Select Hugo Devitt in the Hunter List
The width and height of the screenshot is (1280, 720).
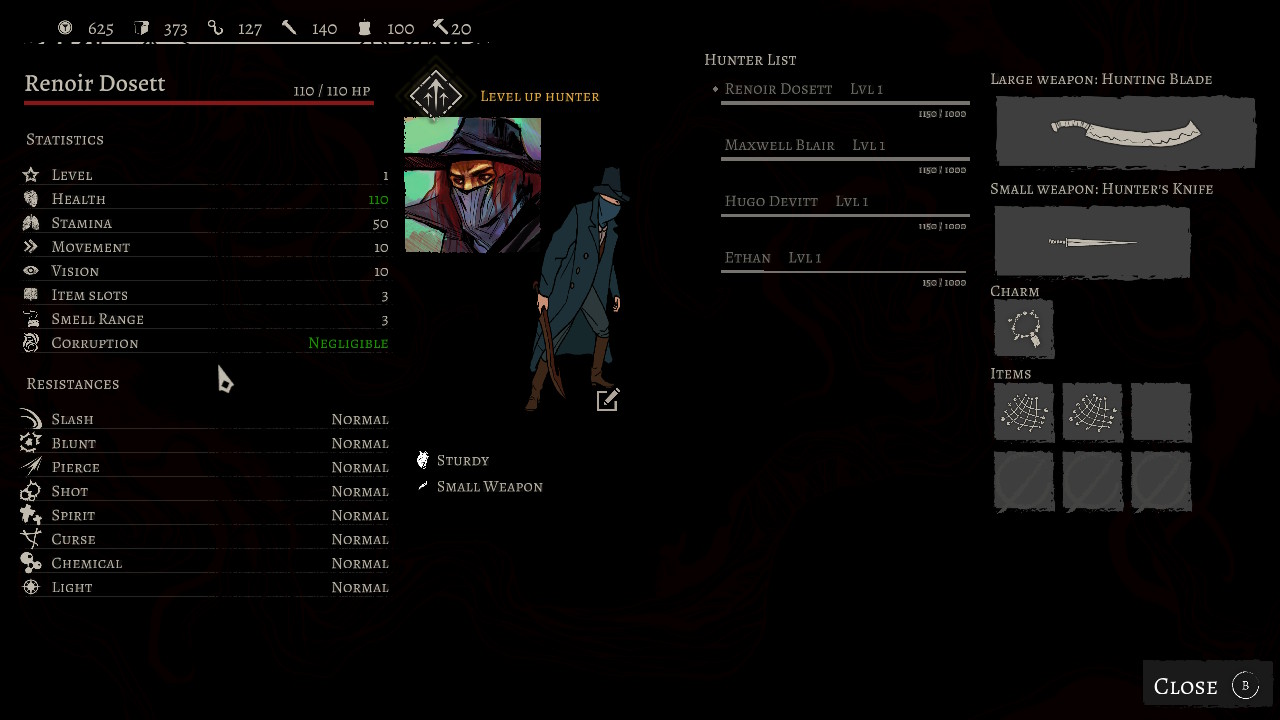771,201
